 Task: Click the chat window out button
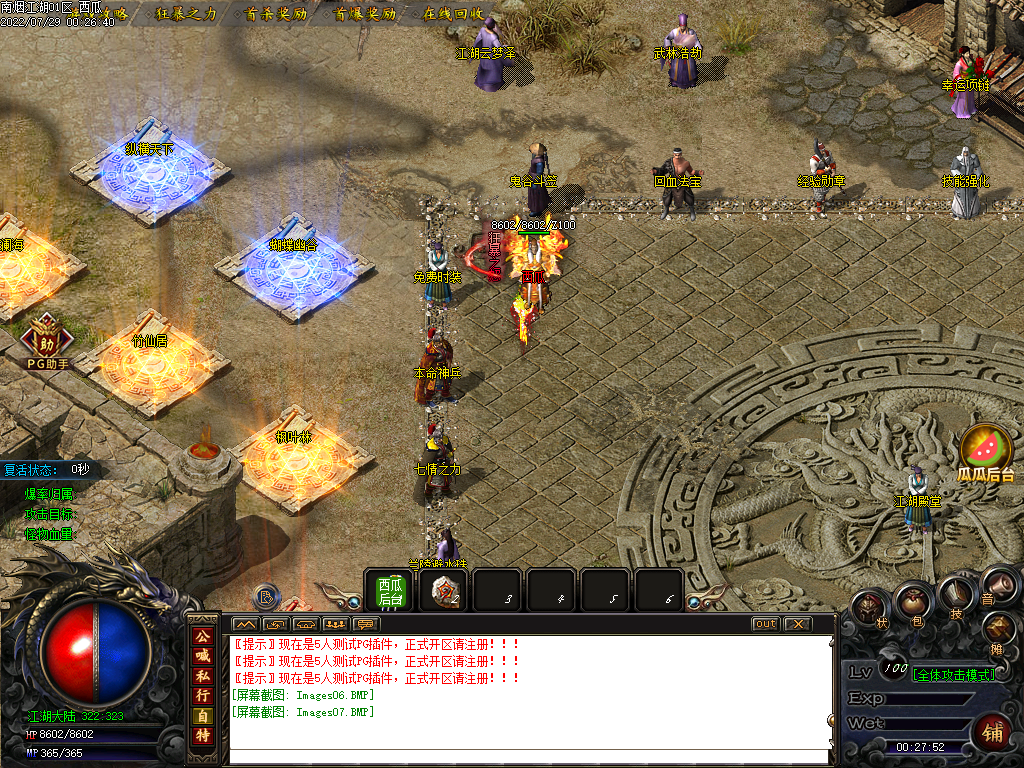pos(765,624)
